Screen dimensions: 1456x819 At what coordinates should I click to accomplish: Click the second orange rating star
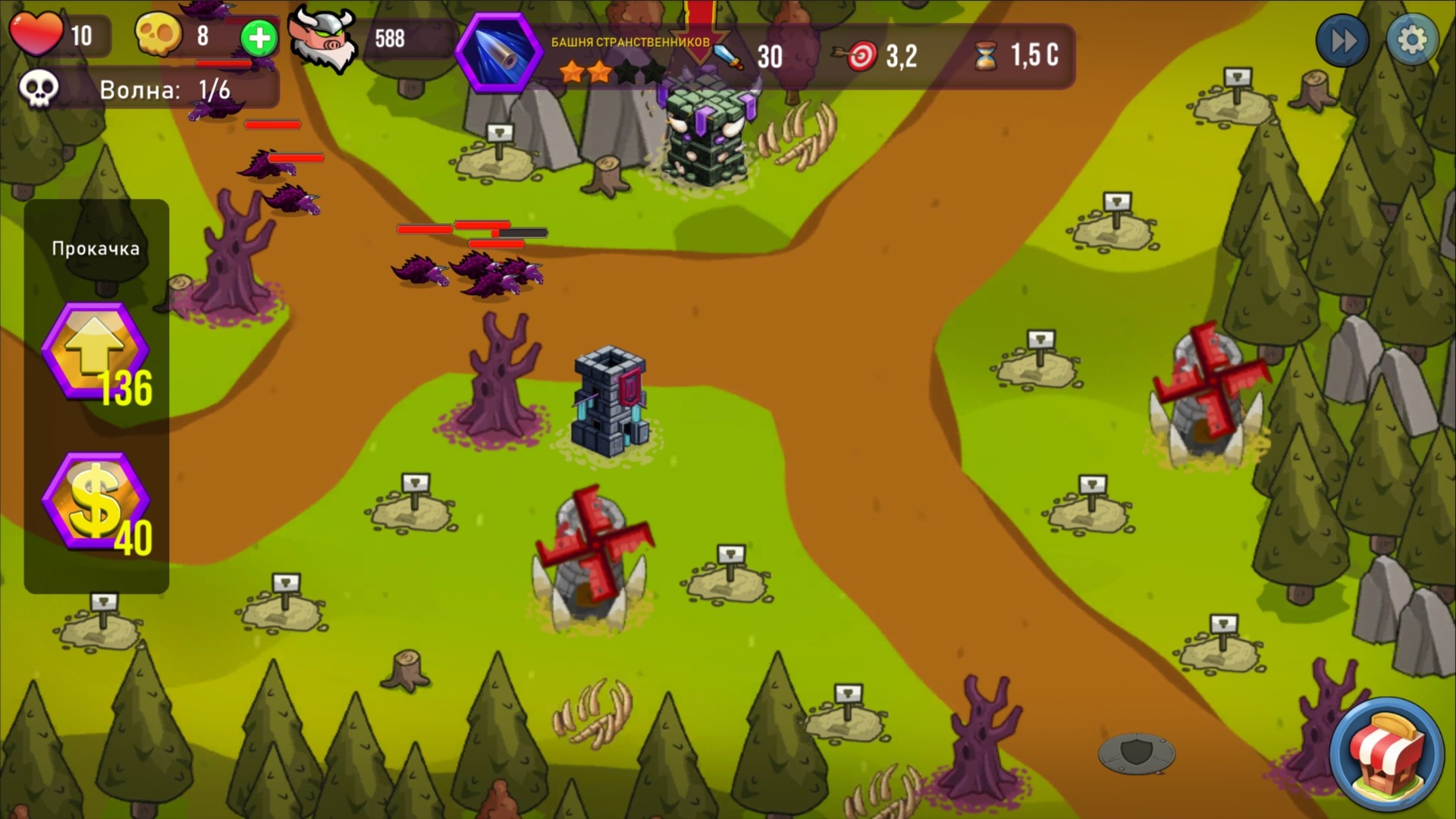pyautogui.click(x=599, y=72)
